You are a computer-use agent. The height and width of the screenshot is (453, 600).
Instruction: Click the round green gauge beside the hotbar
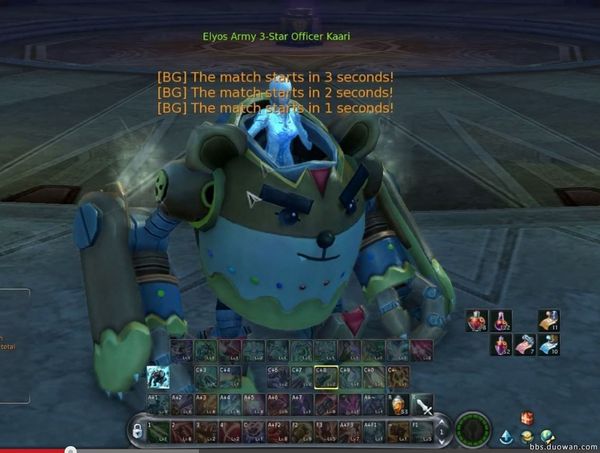[x=472, y=430]
